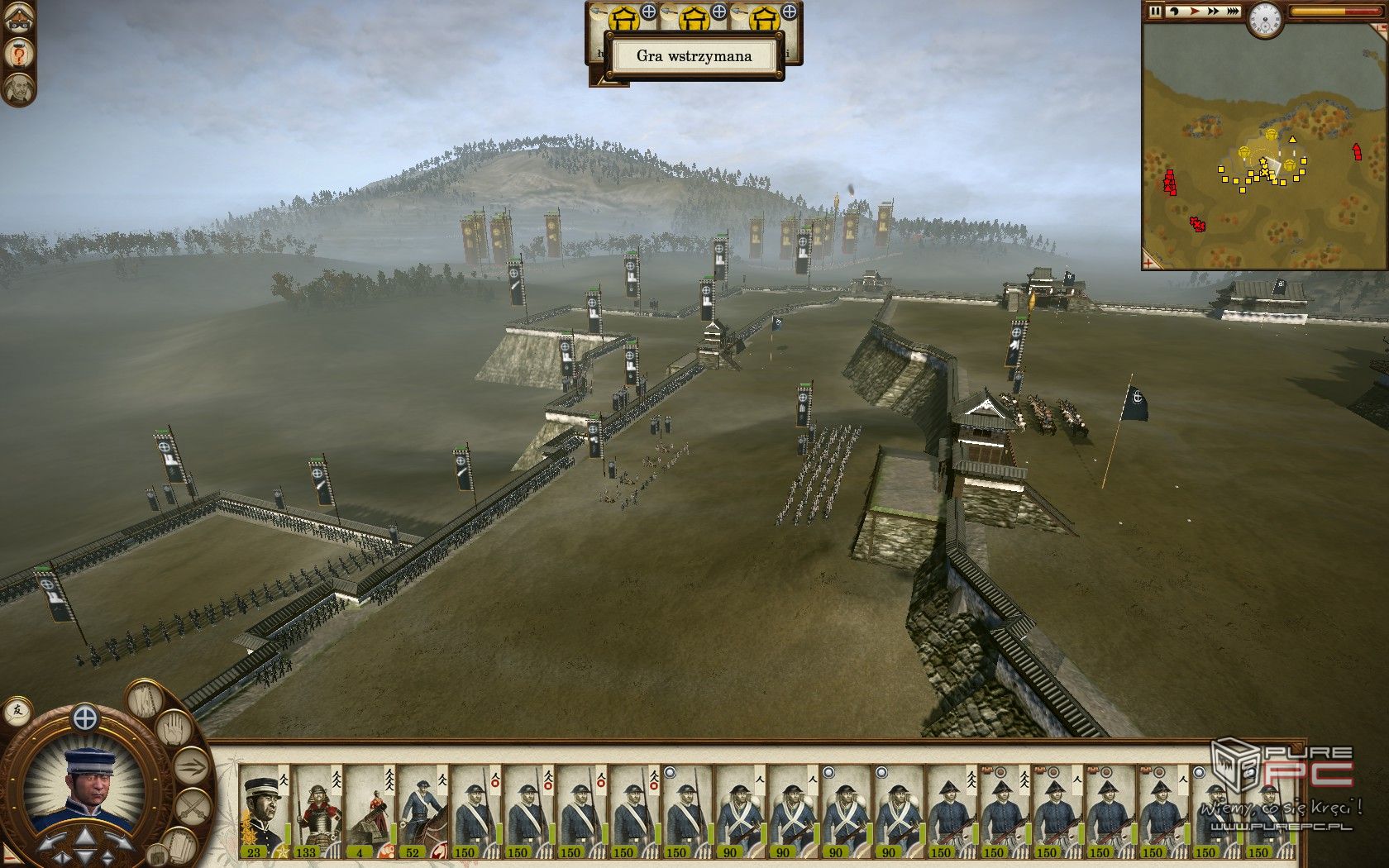Toggle the crossed swords melee mode button

click(192, 806)
